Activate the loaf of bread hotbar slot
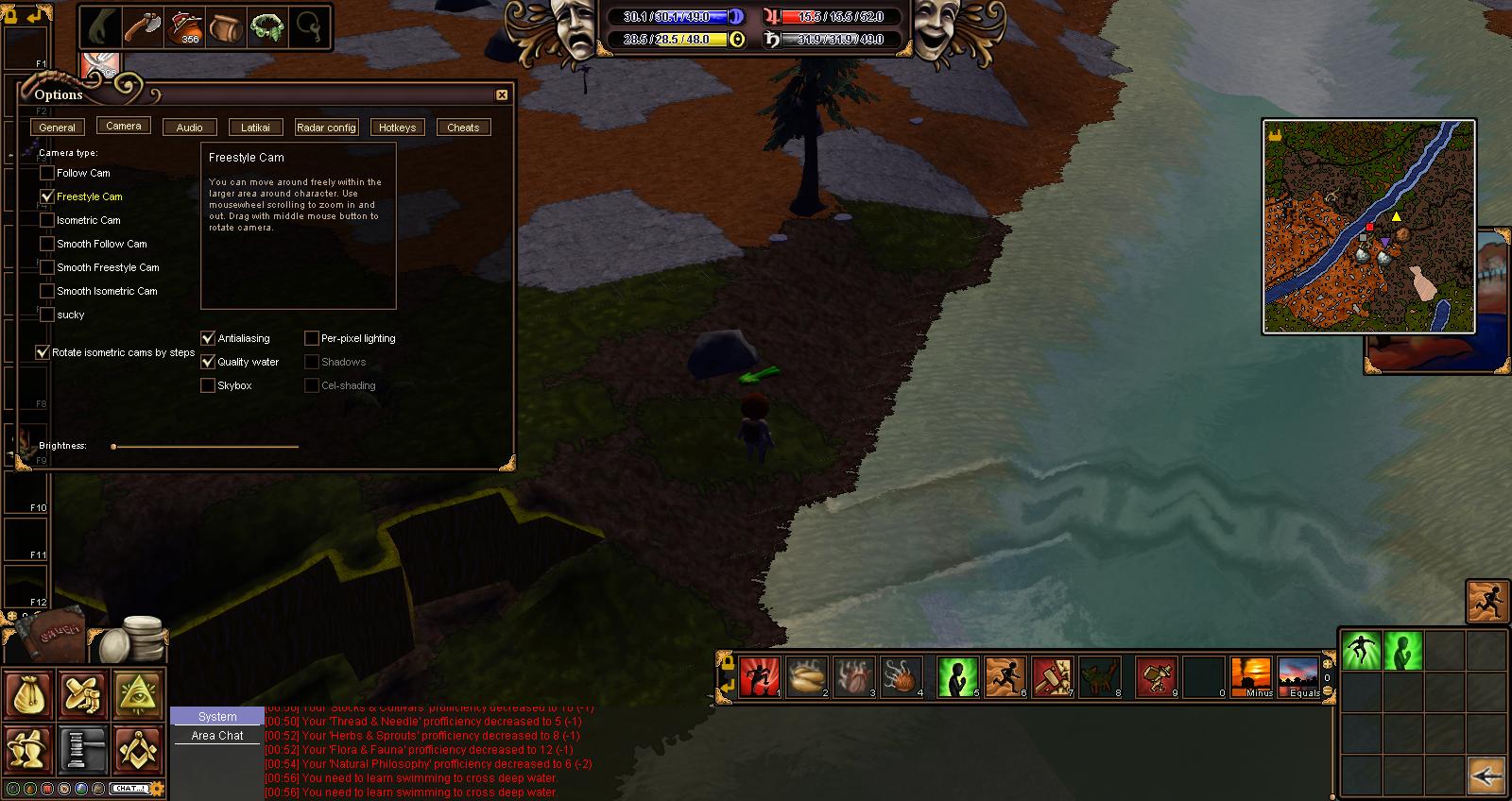Screen dimensions: 1512x801 tap(806, 676)
